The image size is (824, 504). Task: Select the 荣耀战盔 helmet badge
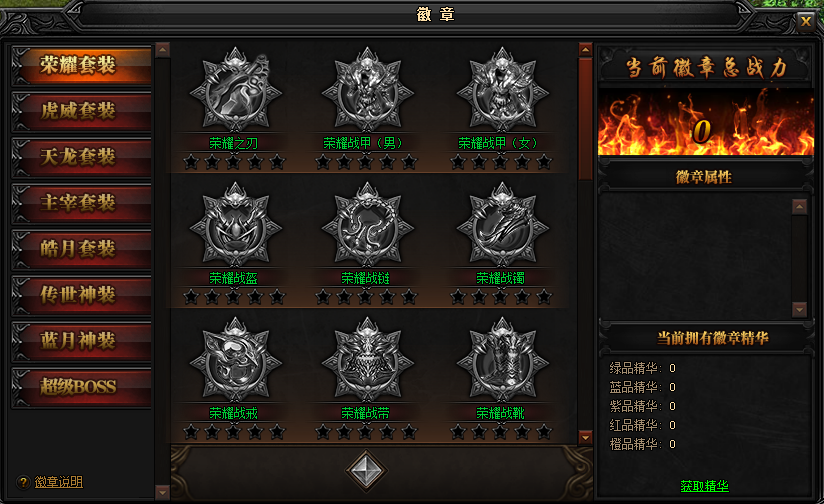(x=234, y=225)
